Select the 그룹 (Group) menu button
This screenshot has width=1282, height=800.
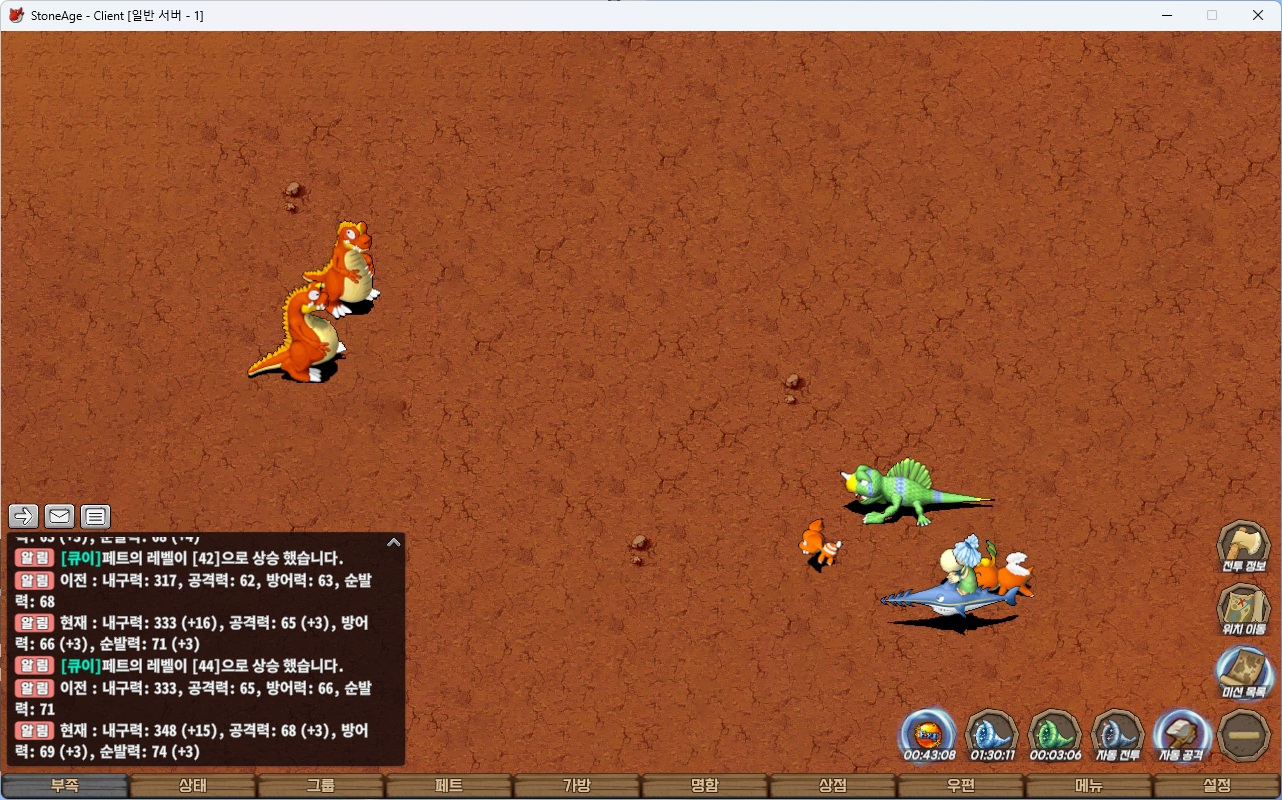tap(321, 786)
